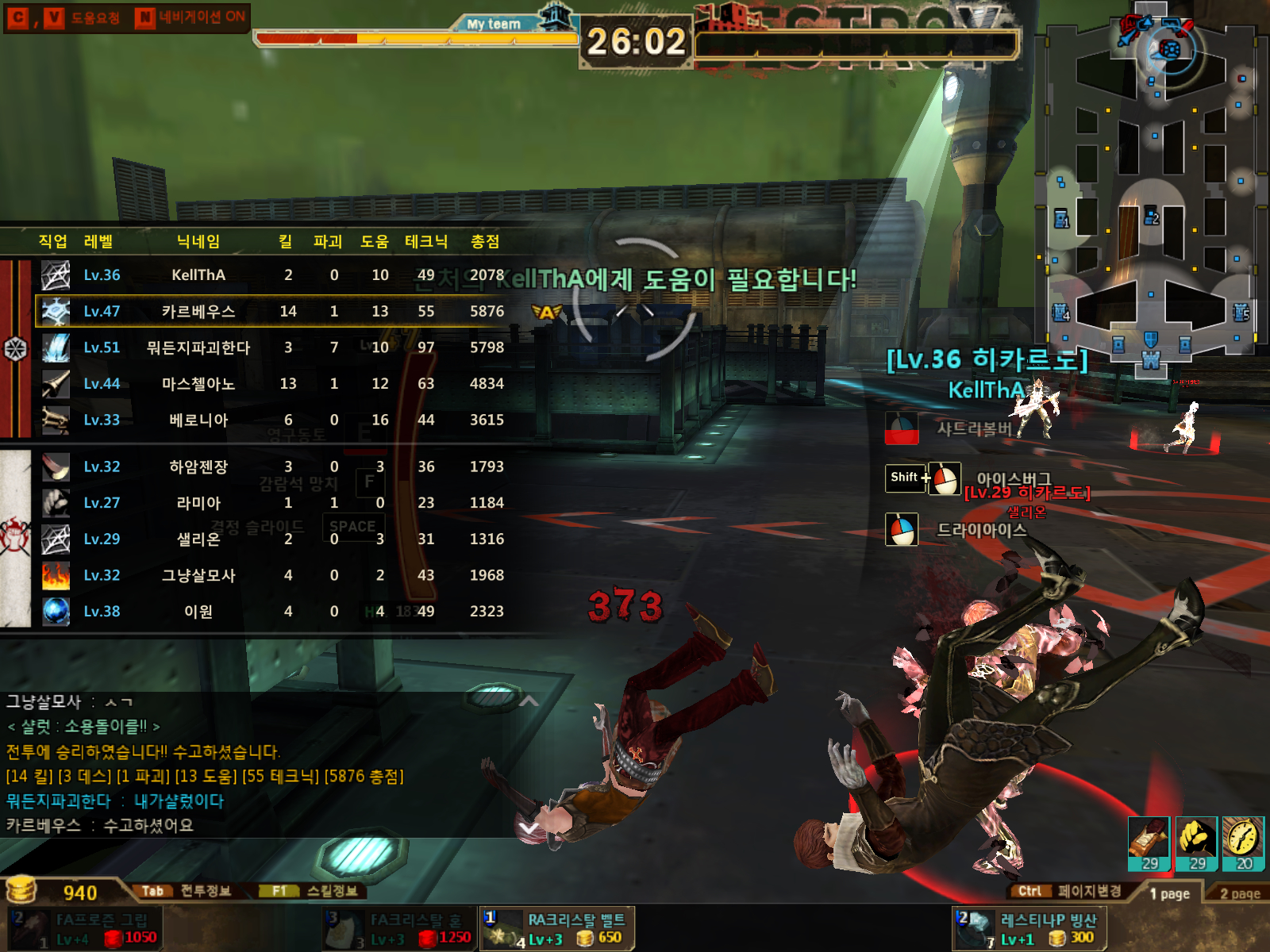Click the 드라이아이스 skill icon
The image size is (1270, 952).
tap(902, 530)
